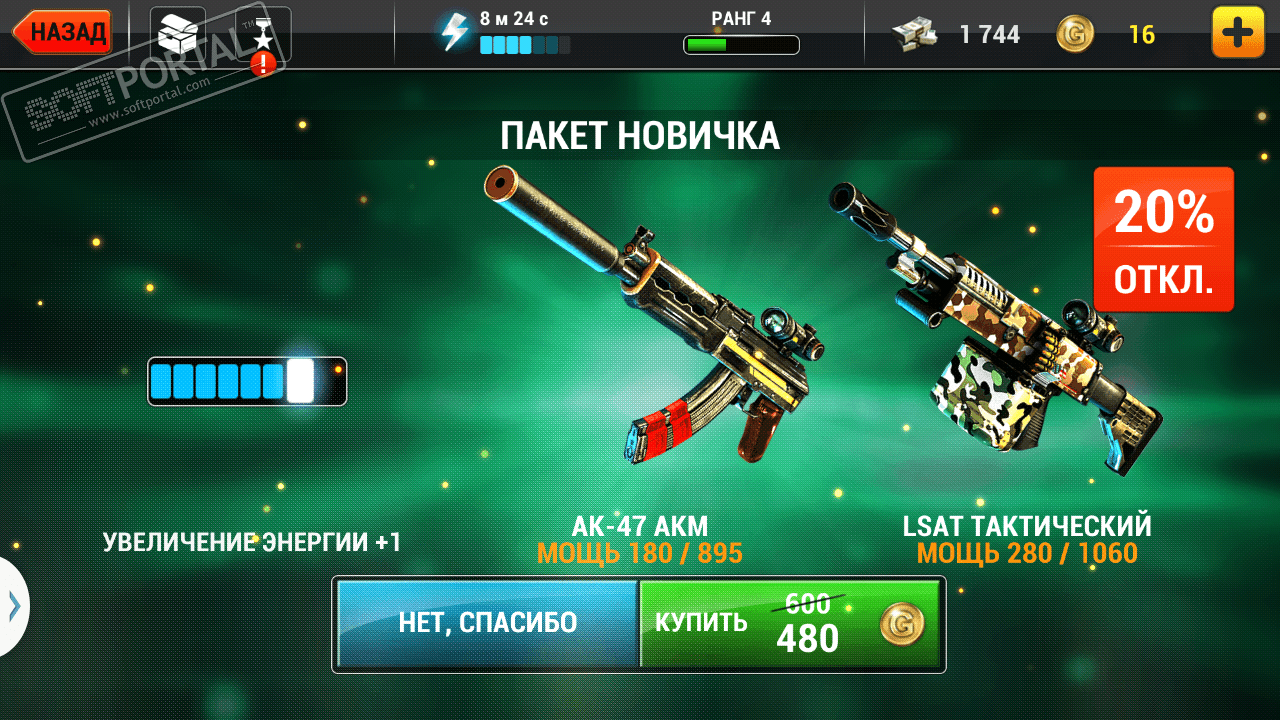Decline the offer with НЕТ, СПАСИБО

[487, 623]
